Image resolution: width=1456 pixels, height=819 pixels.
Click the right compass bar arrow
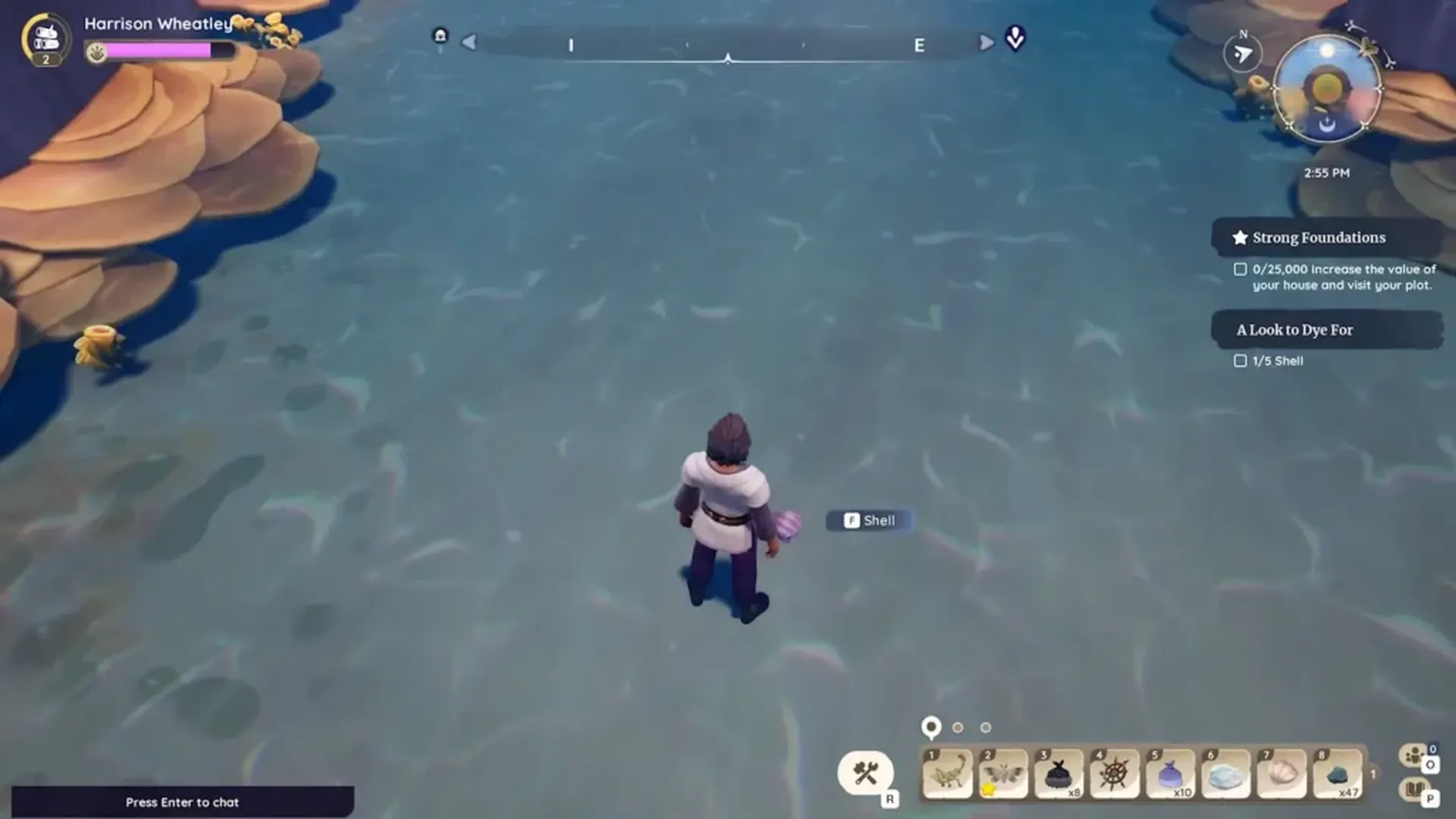click(986, 42)
